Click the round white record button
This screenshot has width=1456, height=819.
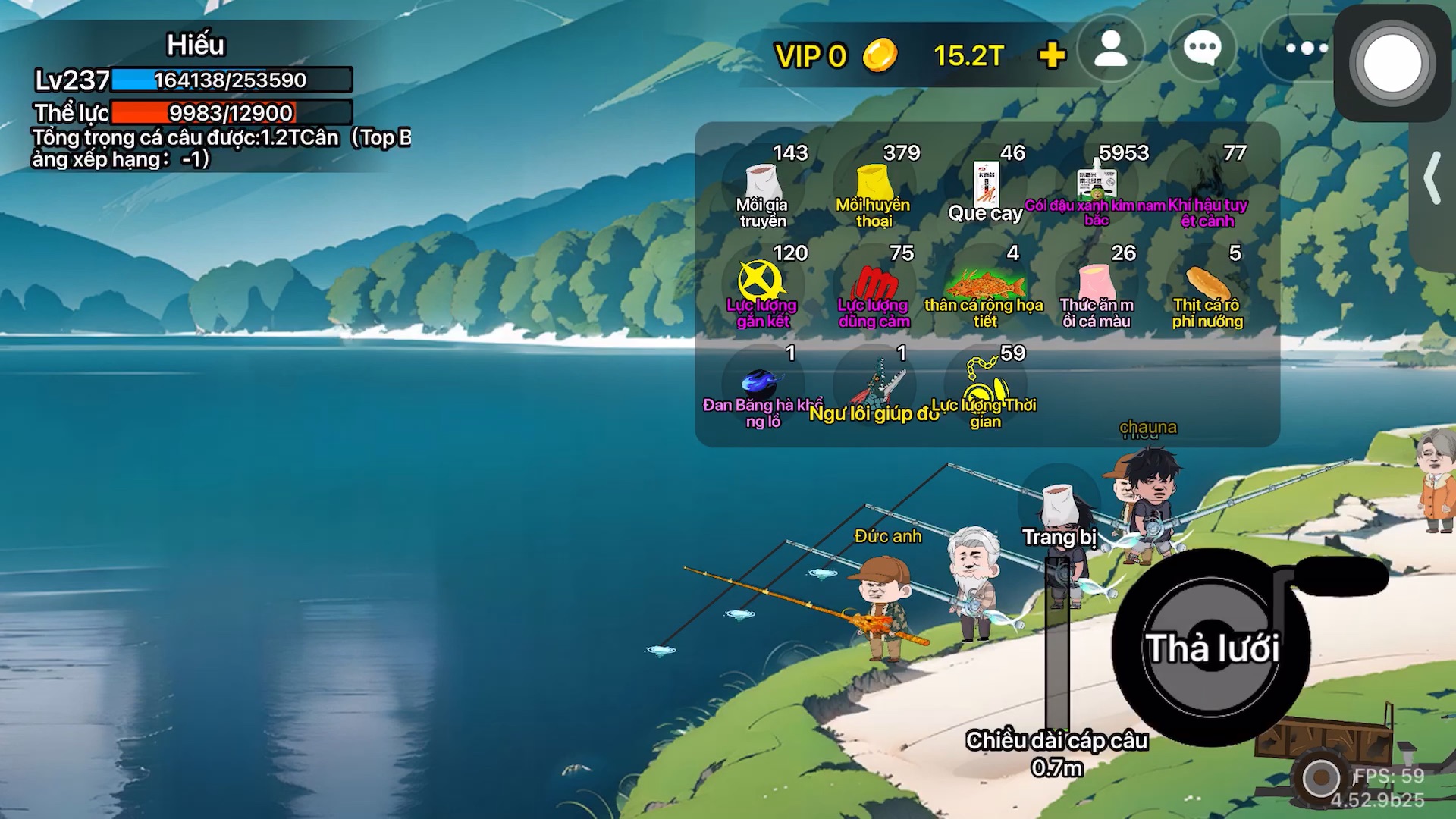coord(1392,63)
